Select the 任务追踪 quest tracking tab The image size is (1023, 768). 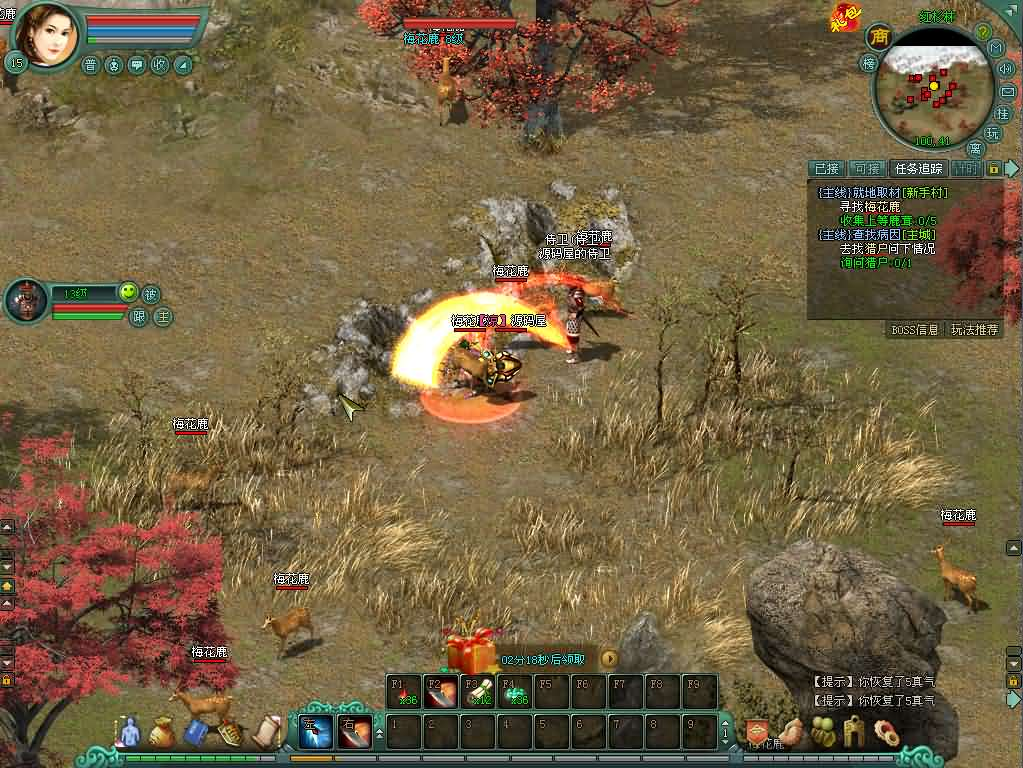click(x=917, y=169)
